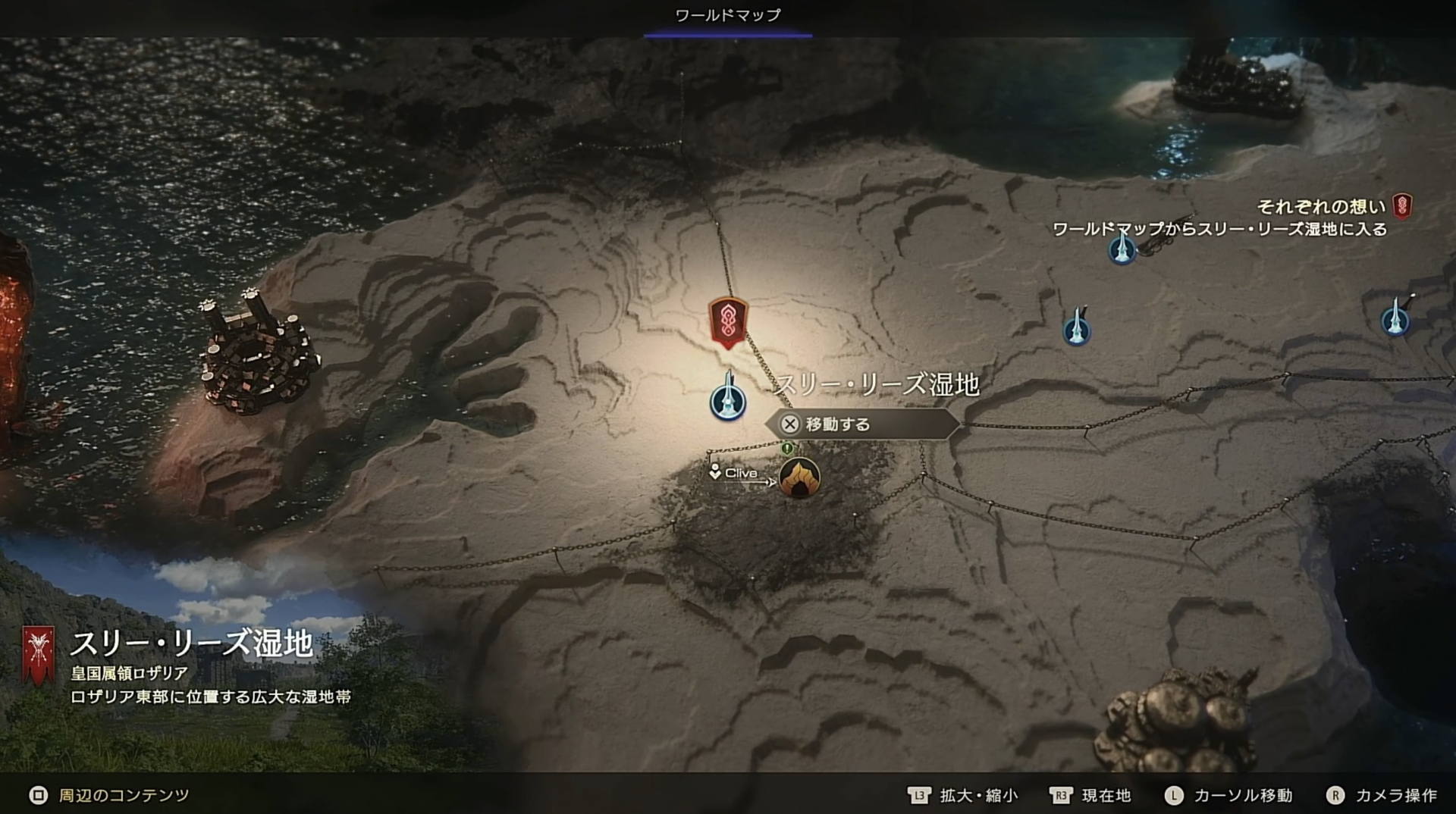Expand the green exclamation indicator above Clive
1456x814 pixels.
pyautogui.click(x=788, y=449)
